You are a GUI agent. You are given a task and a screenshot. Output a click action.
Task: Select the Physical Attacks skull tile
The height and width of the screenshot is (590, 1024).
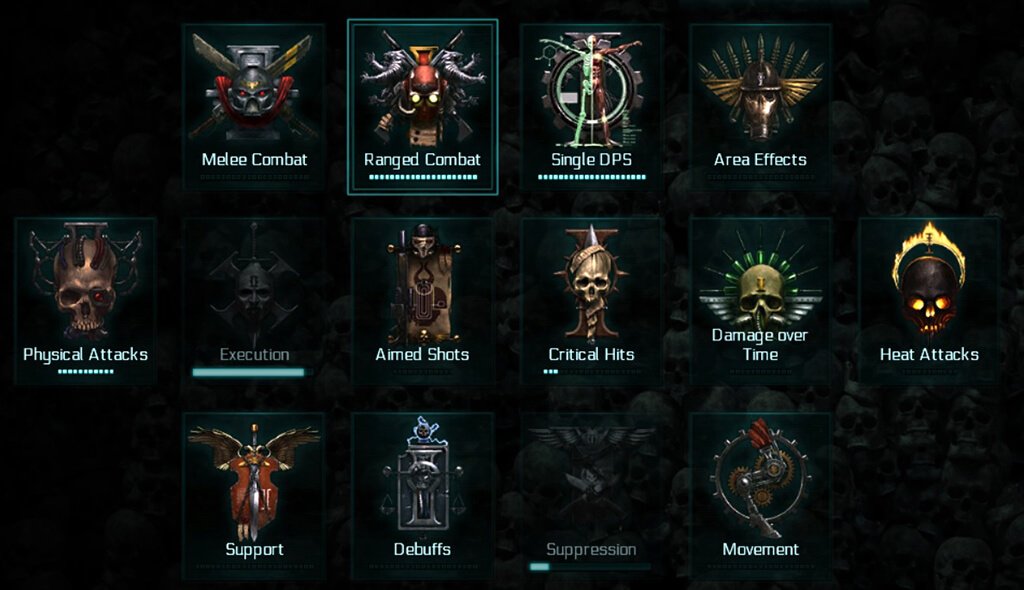85,300
